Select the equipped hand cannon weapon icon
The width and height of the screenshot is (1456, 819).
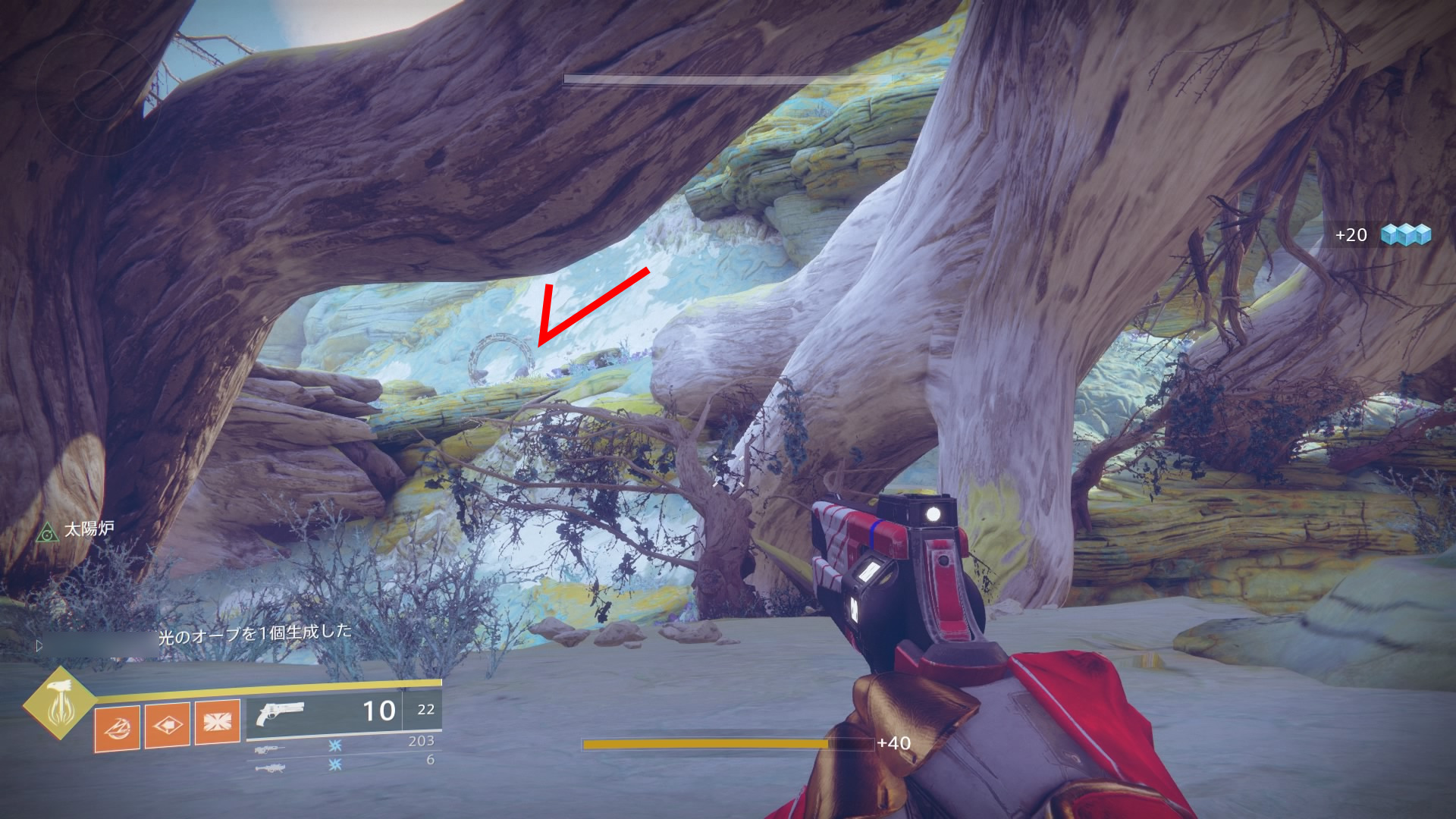(280, 714)
